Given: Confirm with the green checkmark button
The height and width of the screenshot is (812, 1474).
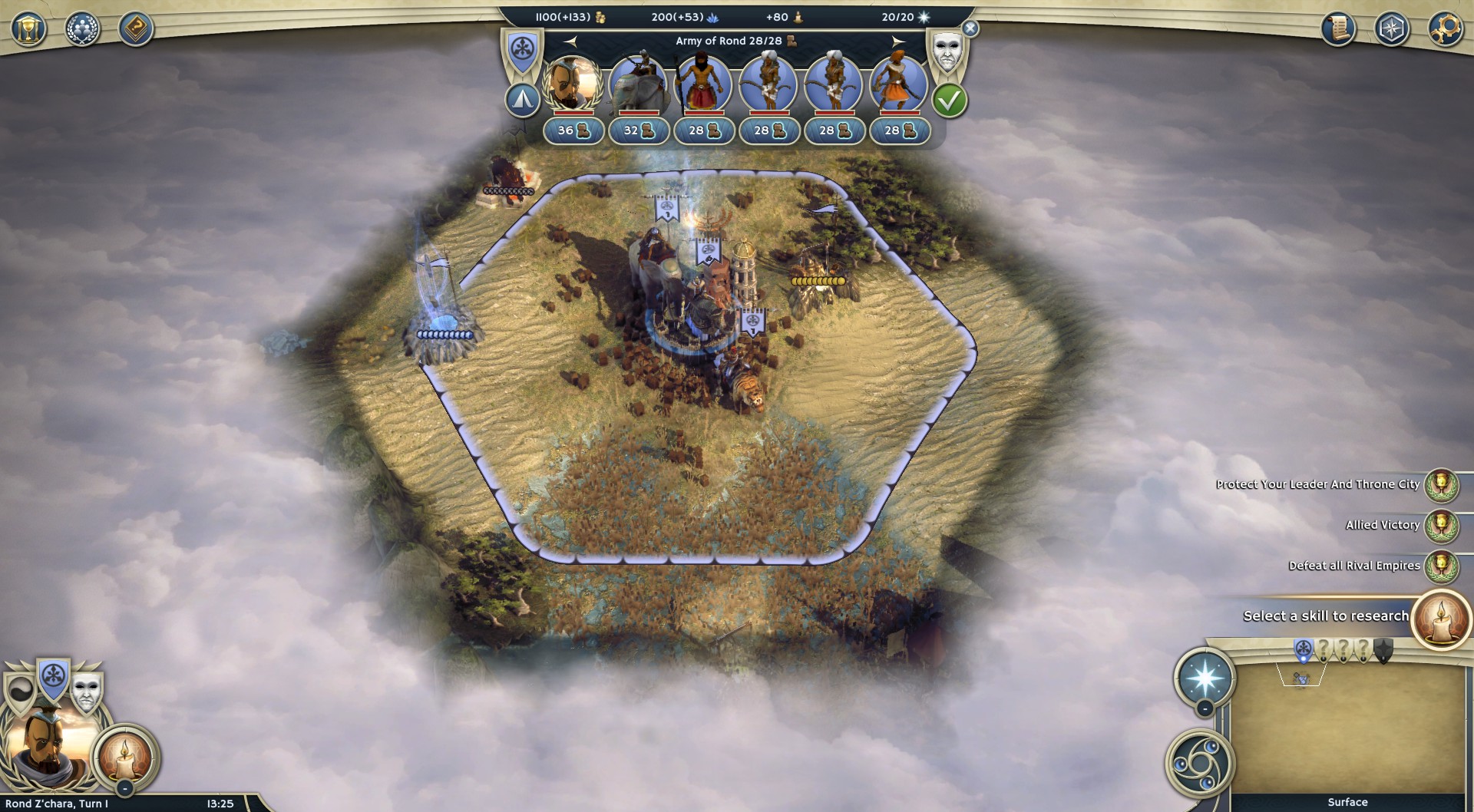Looking at the screenshot, I should click(x=950, y=101).
